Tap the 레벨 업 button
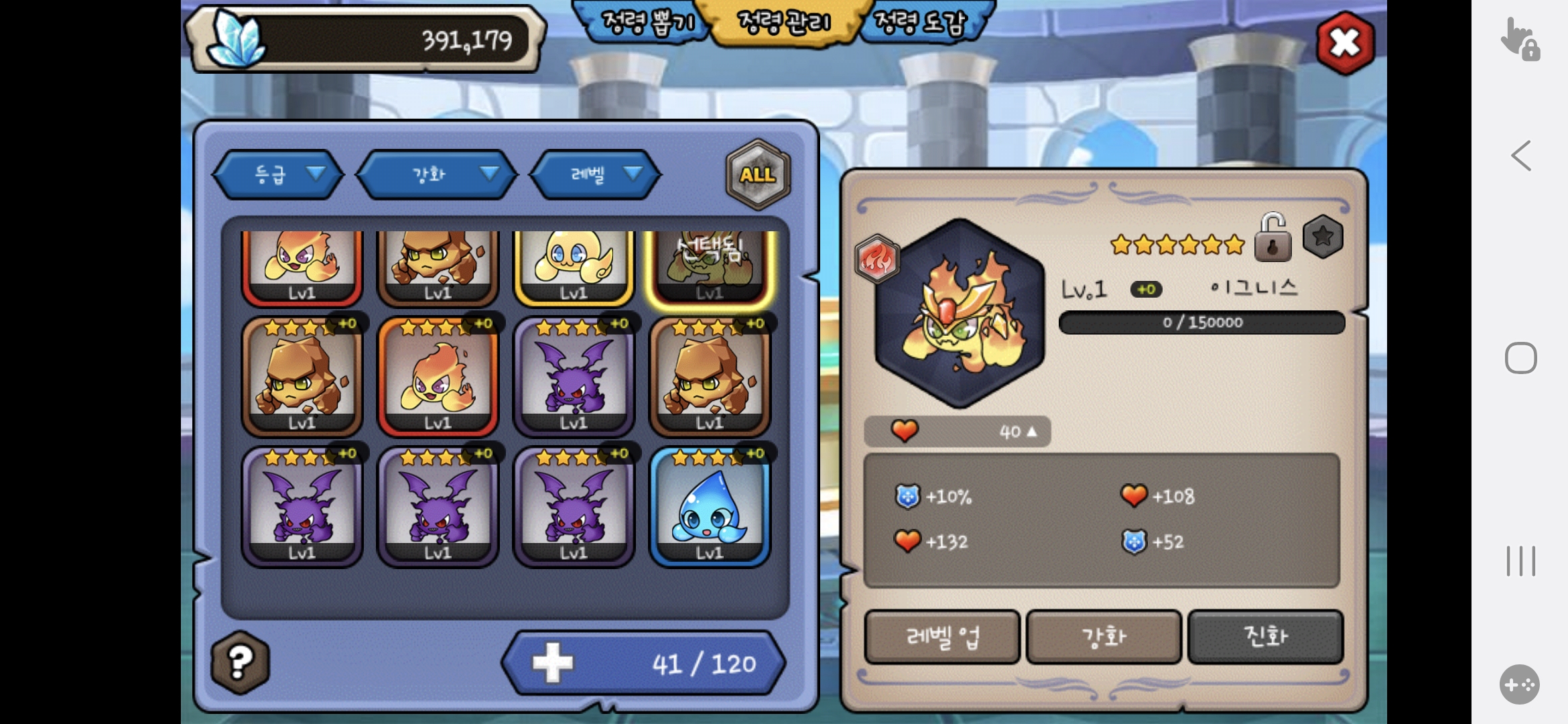This screenshot has width=1568, height=724. coord(942,637)
